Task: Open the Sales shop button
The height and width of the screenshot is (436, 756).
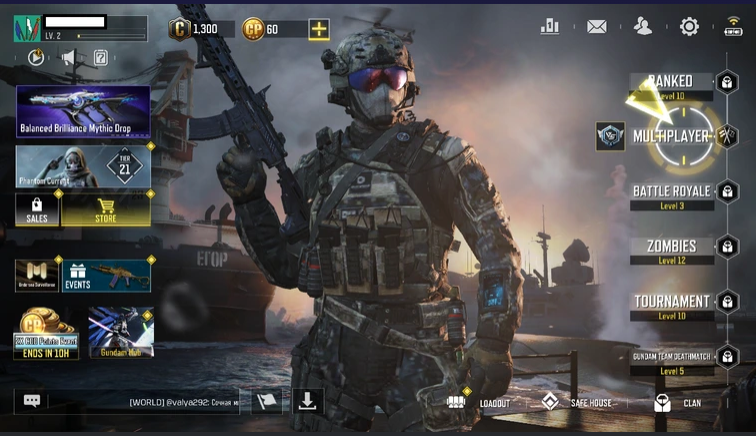Action: coord(37,209)
